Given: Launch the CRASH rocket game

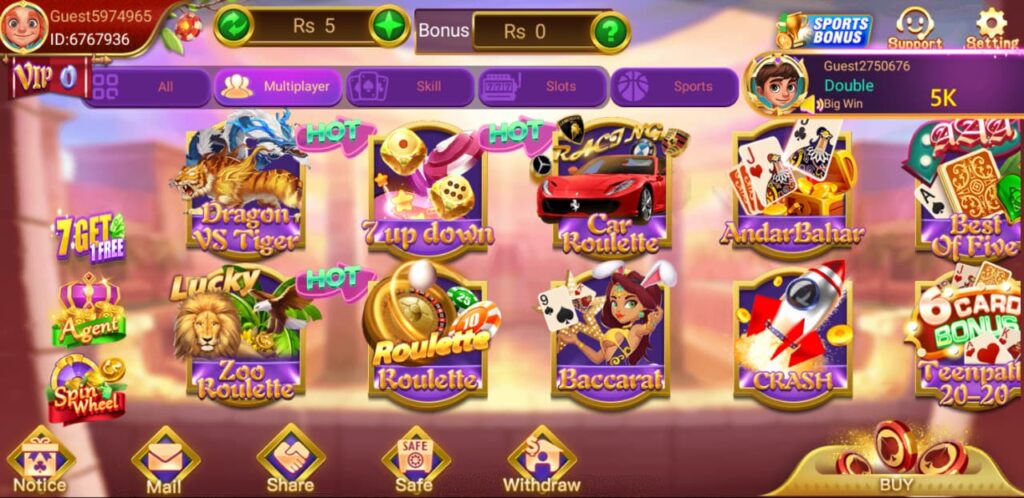Looking at the screenshot, I should point(791,335).
